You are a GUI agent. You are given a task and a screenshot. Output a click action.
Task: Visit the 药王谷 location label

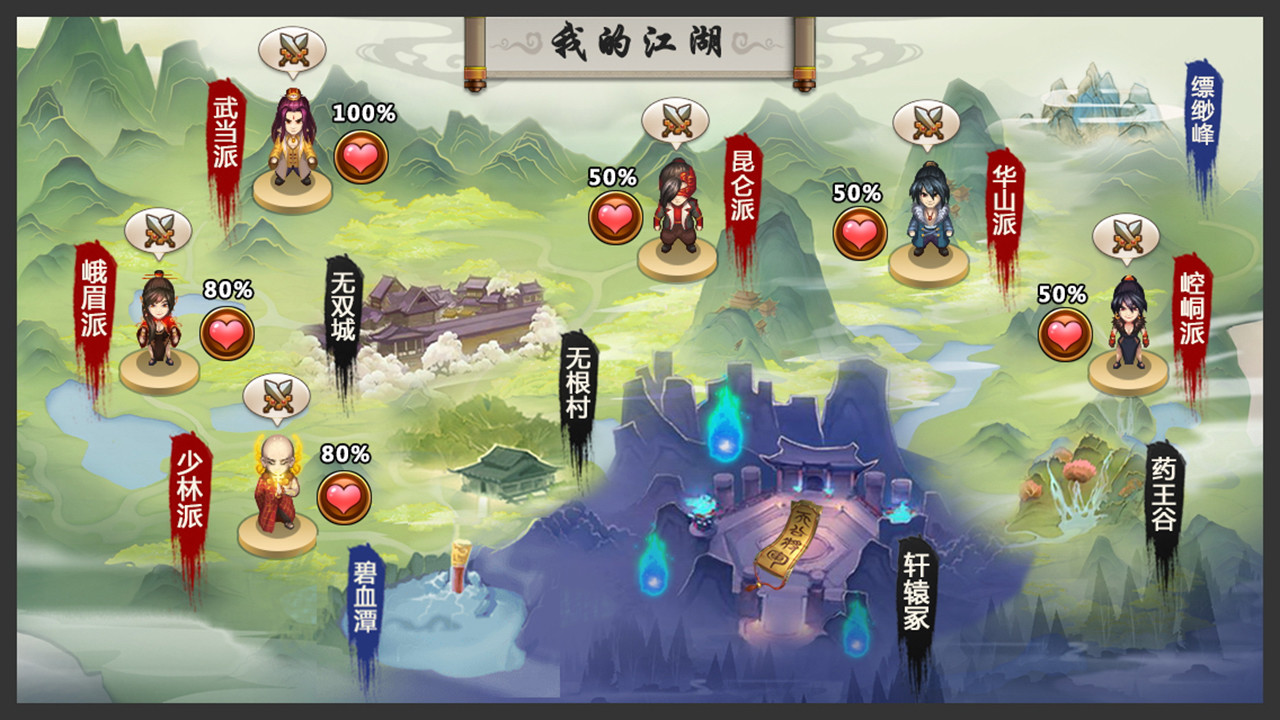click(1164, 495)
